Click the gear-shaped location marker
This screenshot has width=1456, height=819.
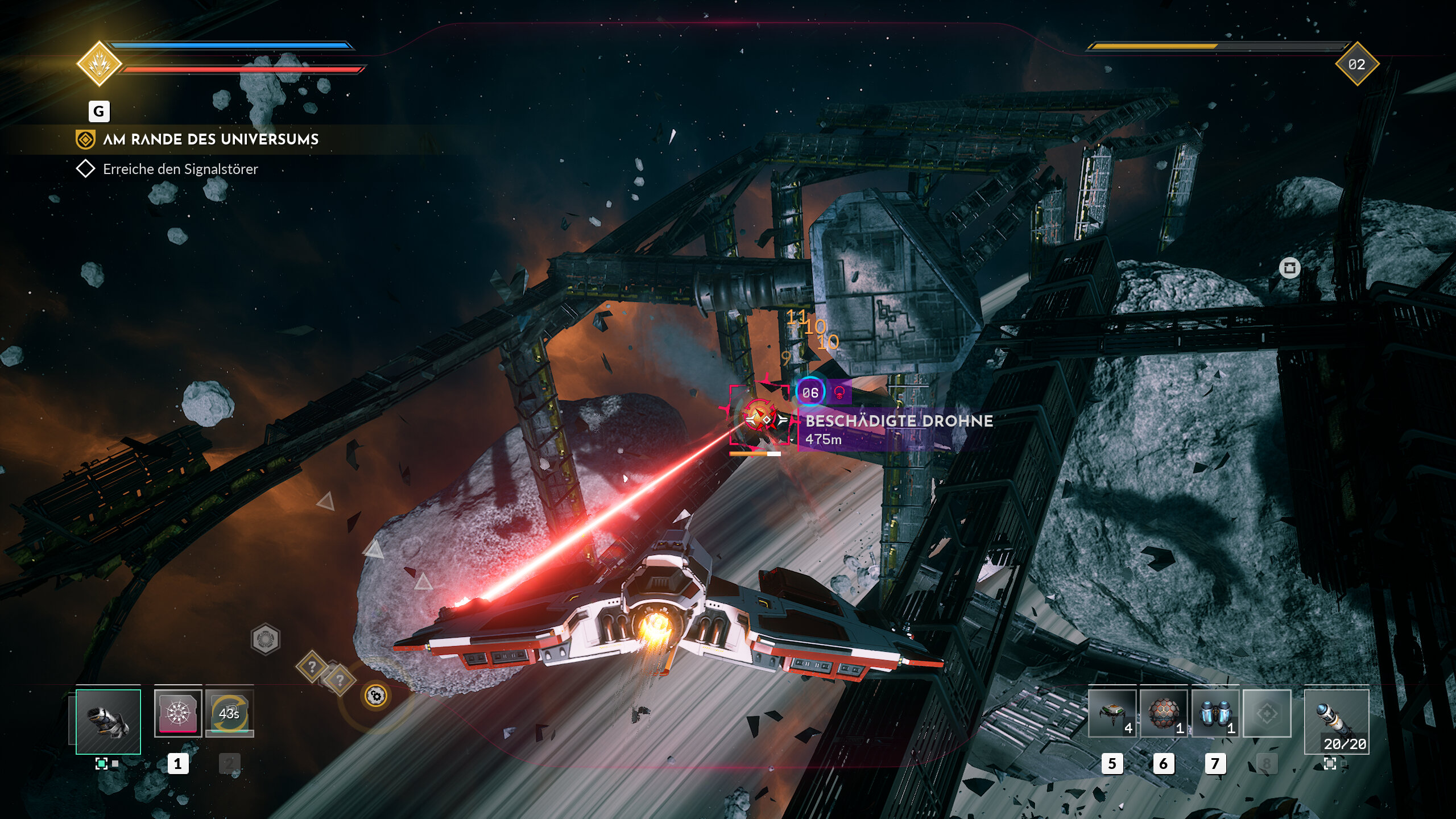coord(376,696)
